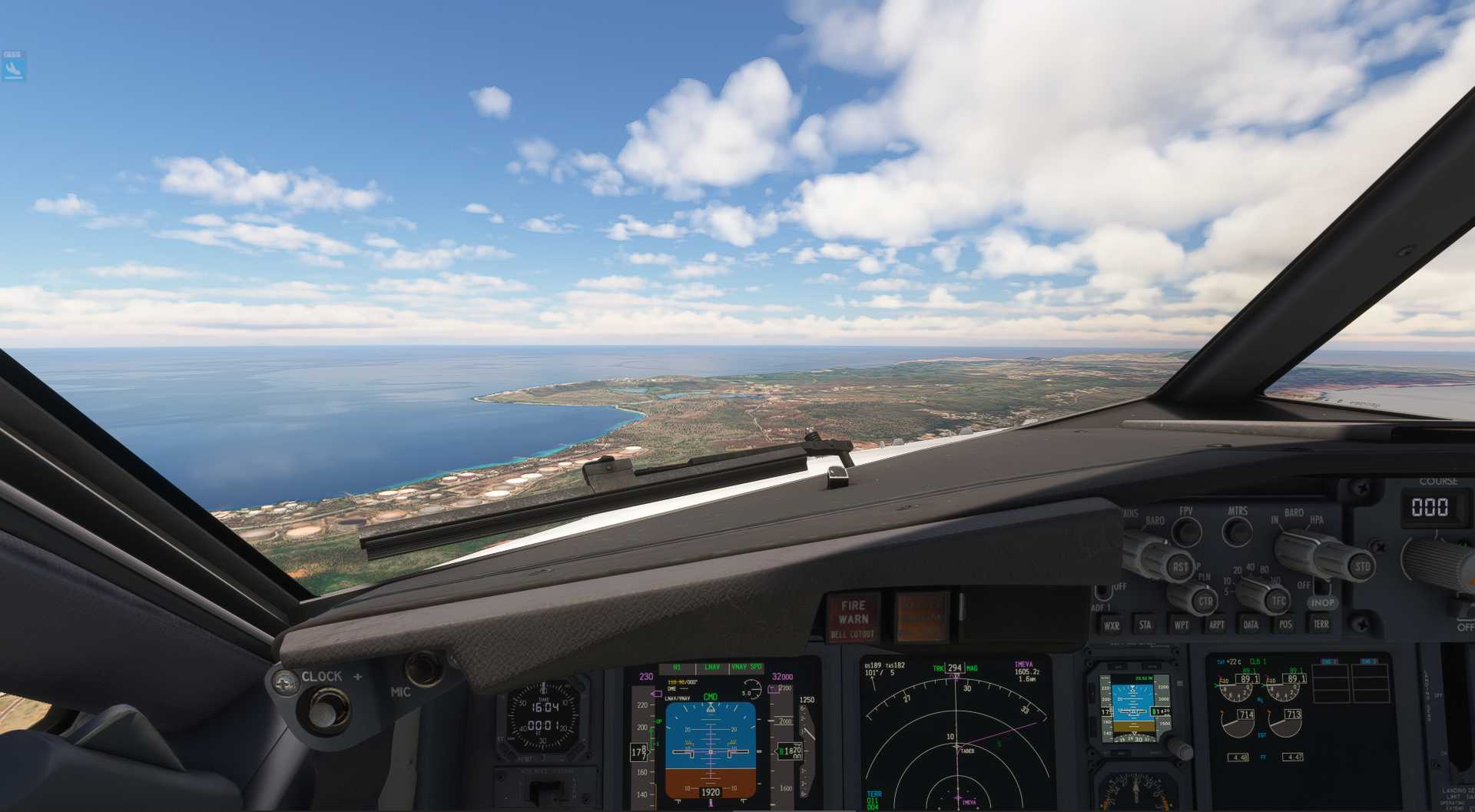Viewport: 1475px width, 812px height.
Task: Center the map with the CTR knob button
Action: click(x=1205, y=601)
